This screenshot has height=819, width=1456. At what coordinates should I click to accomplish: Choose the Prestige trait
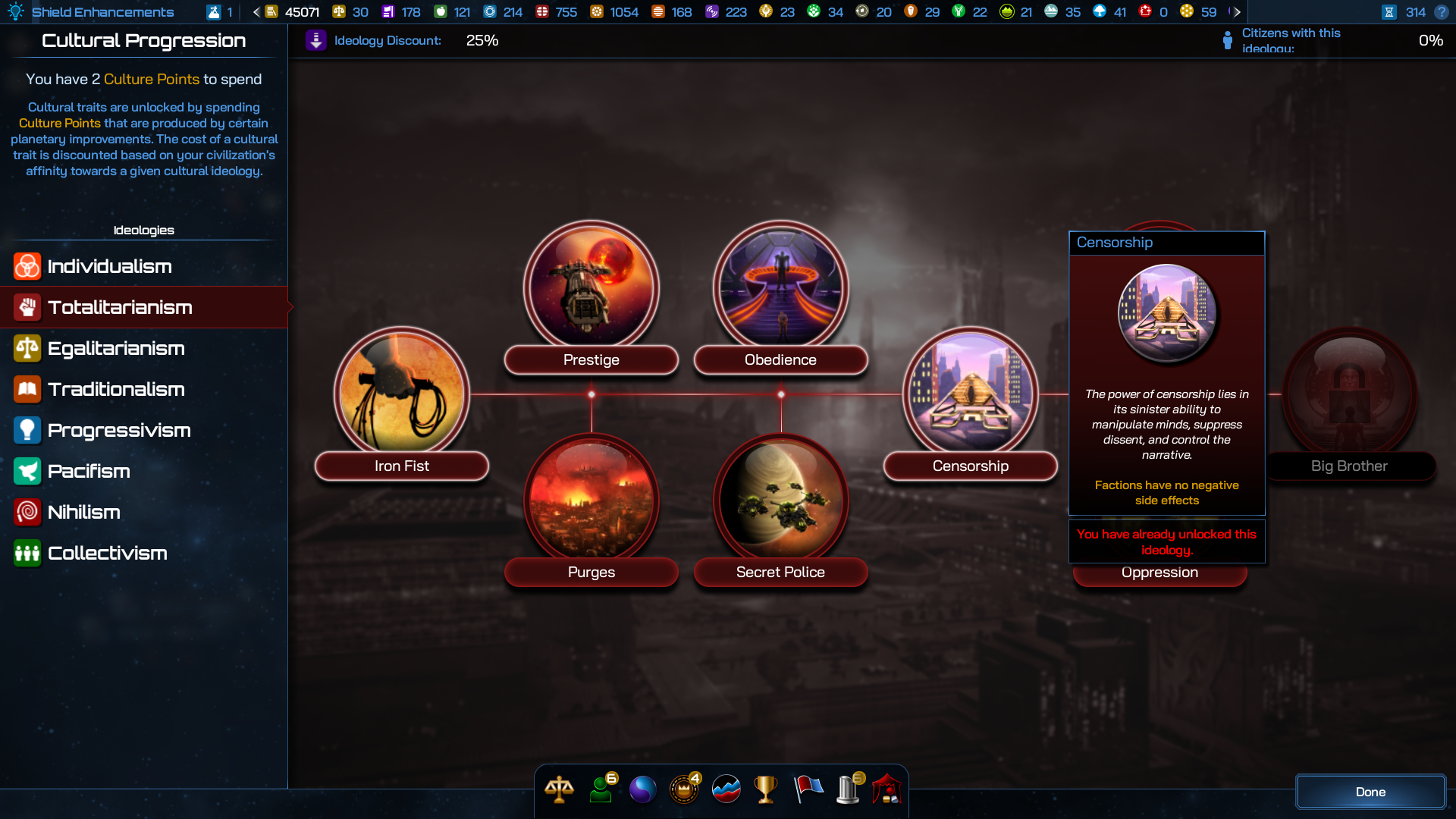(x=591, y=288)
